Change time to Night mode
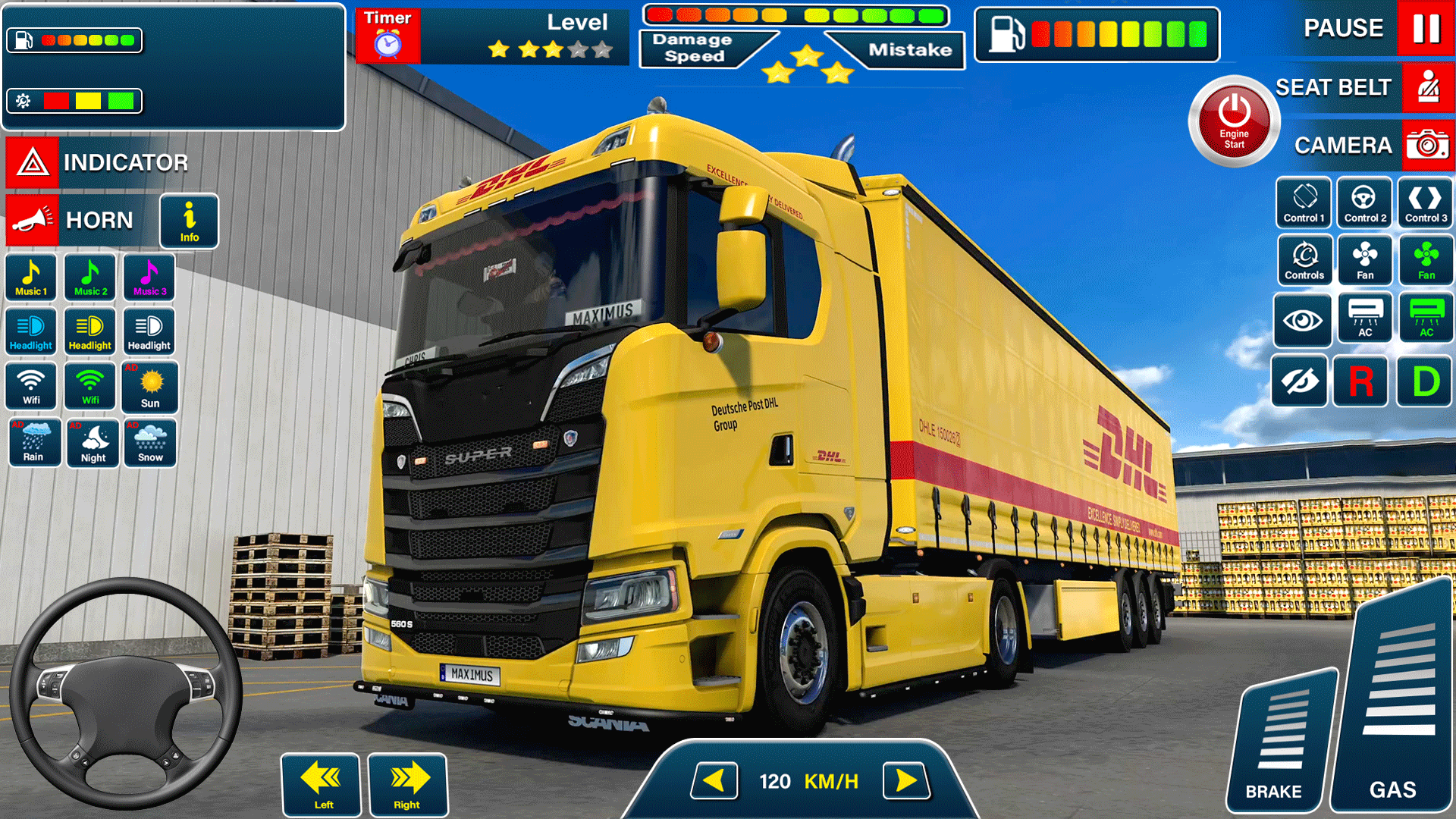The width and height of the screenshot is (1456, 819). [x=92, y=442]
